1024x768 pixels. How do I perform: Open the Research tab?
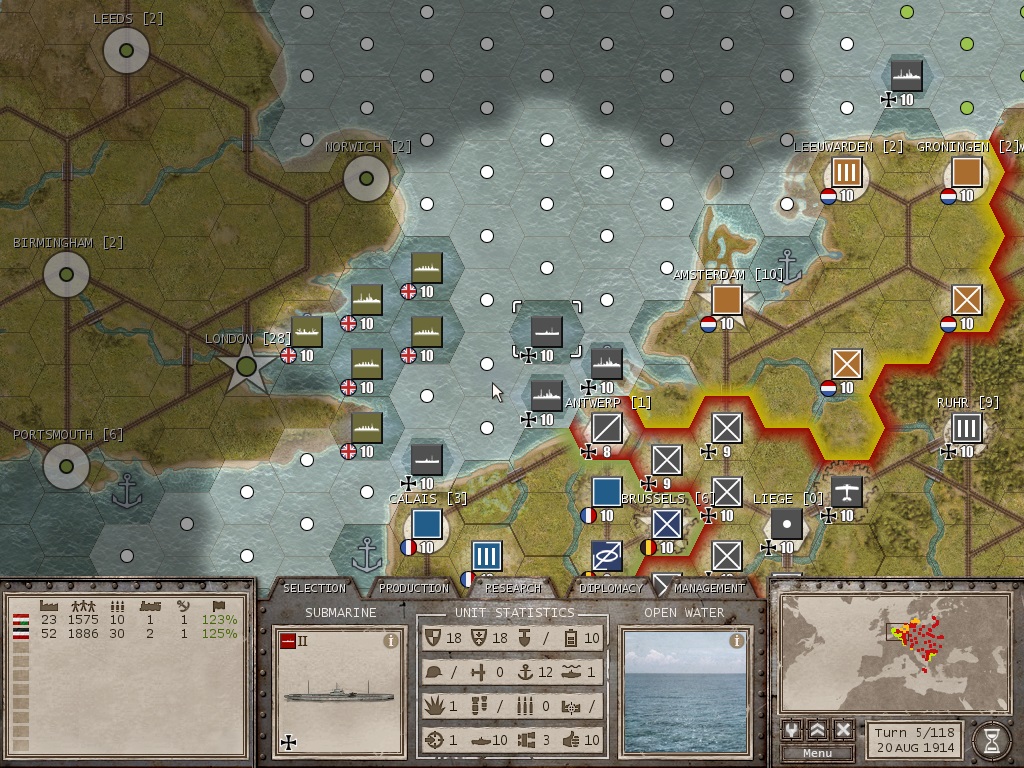point(513,588)
